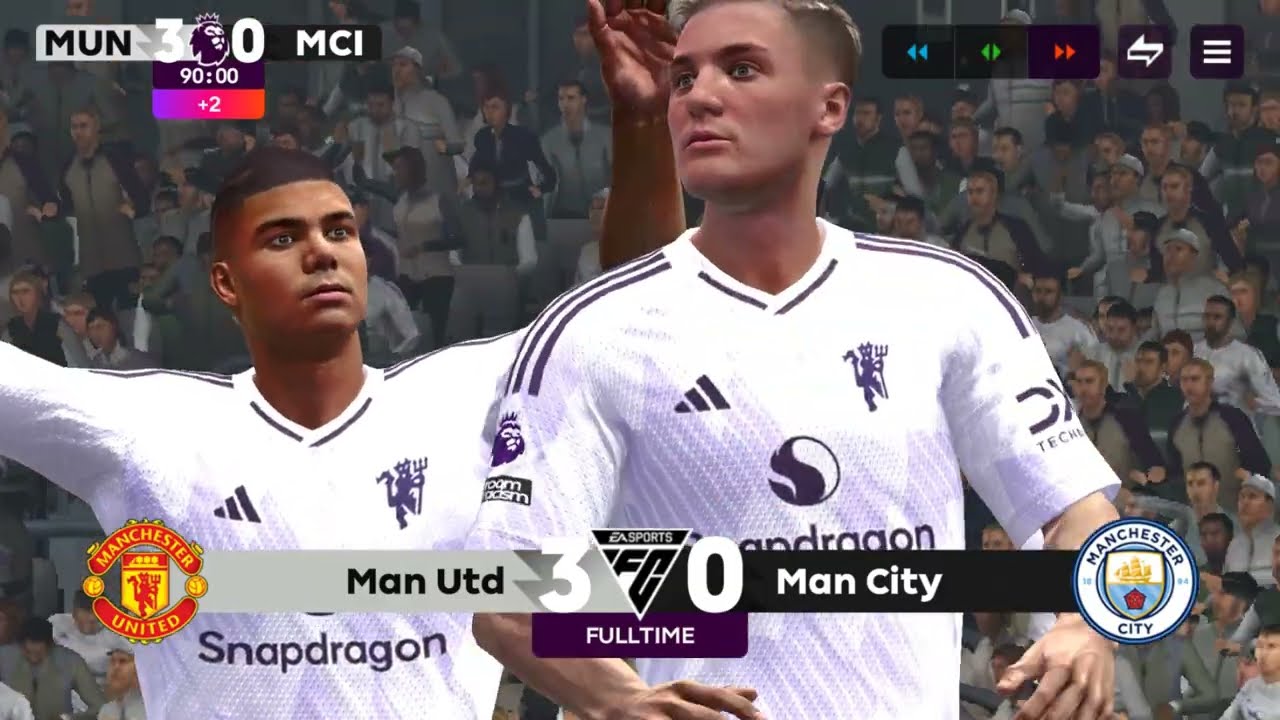The image size is (1280, 720).
Task: Activate the orange fast-forward arrows
Action: [x=1064, y=52]
